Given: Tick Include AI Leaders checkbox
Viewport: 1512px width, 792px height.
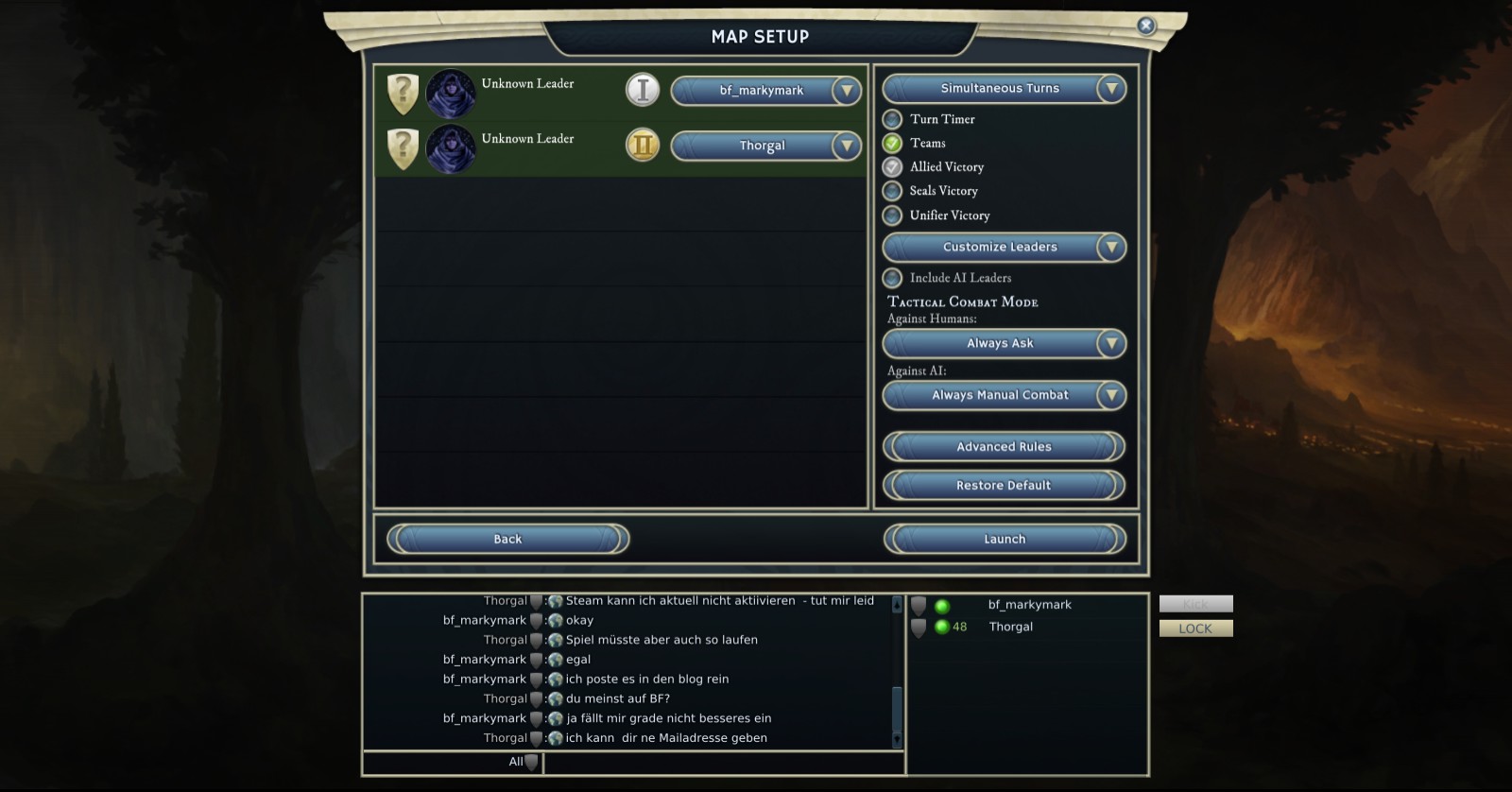Looking at the screenshot, I should (892, 278).
